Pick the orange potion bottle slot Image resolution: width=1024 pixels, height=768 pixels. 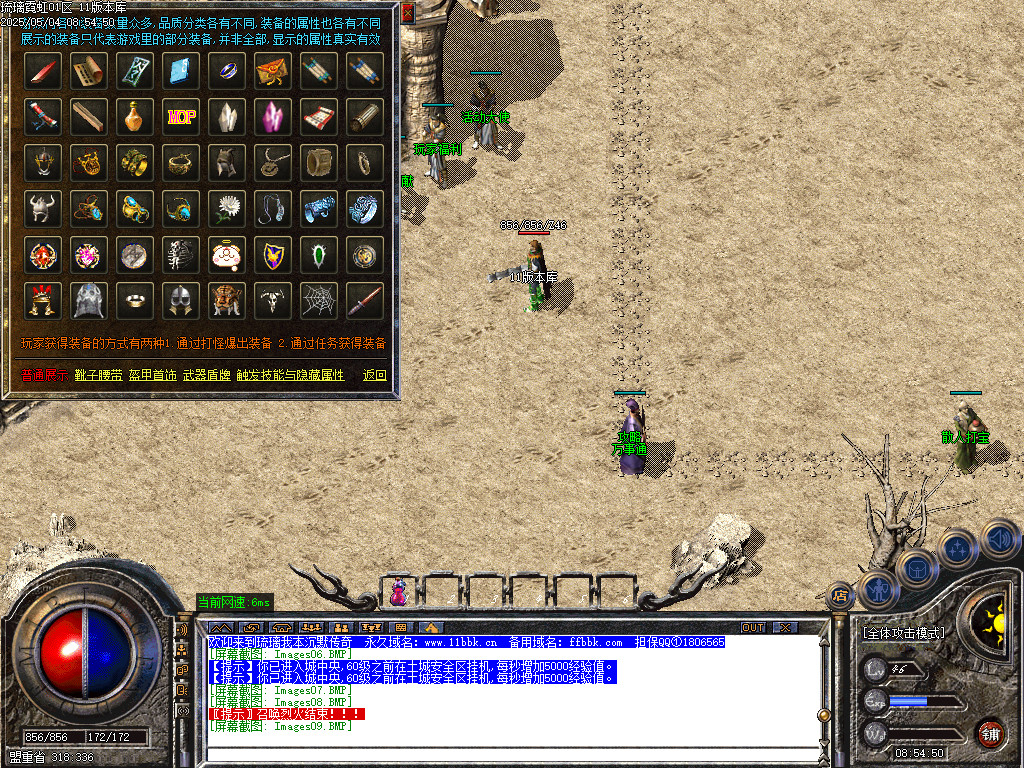pos(135,116)
